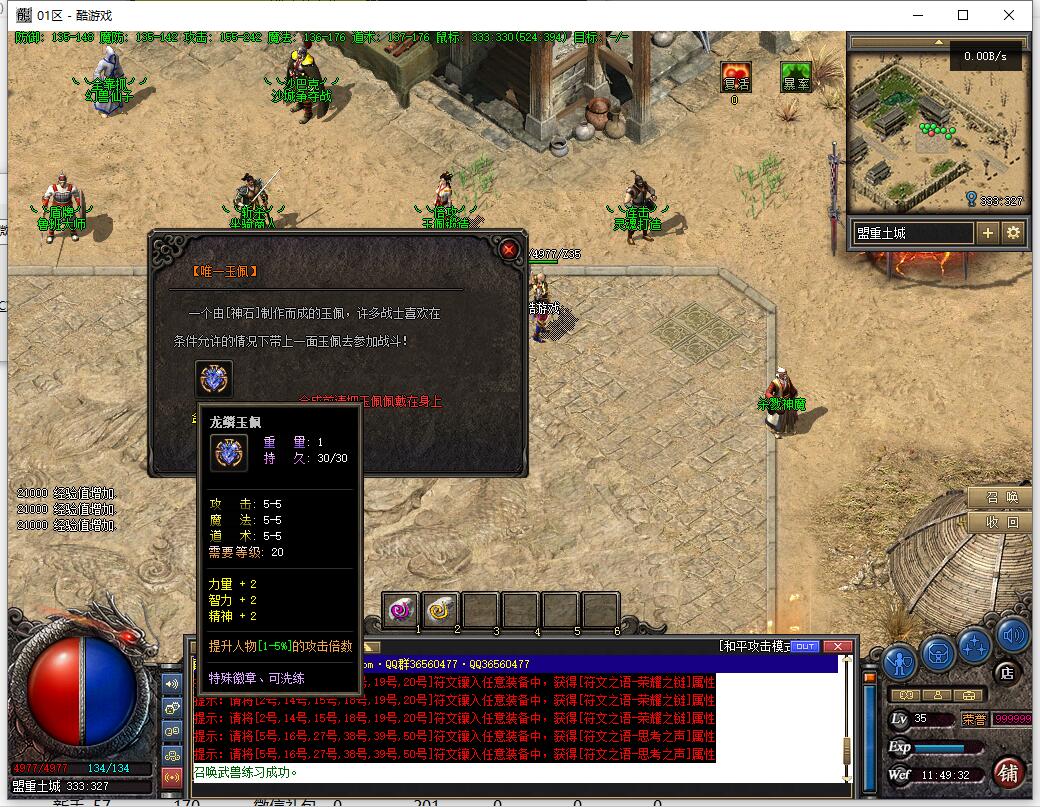Image resolution: width=1040 pixels, height=807 pixels.
Task: Click the 收回 recall button
Action: [x=1000, y=522]
